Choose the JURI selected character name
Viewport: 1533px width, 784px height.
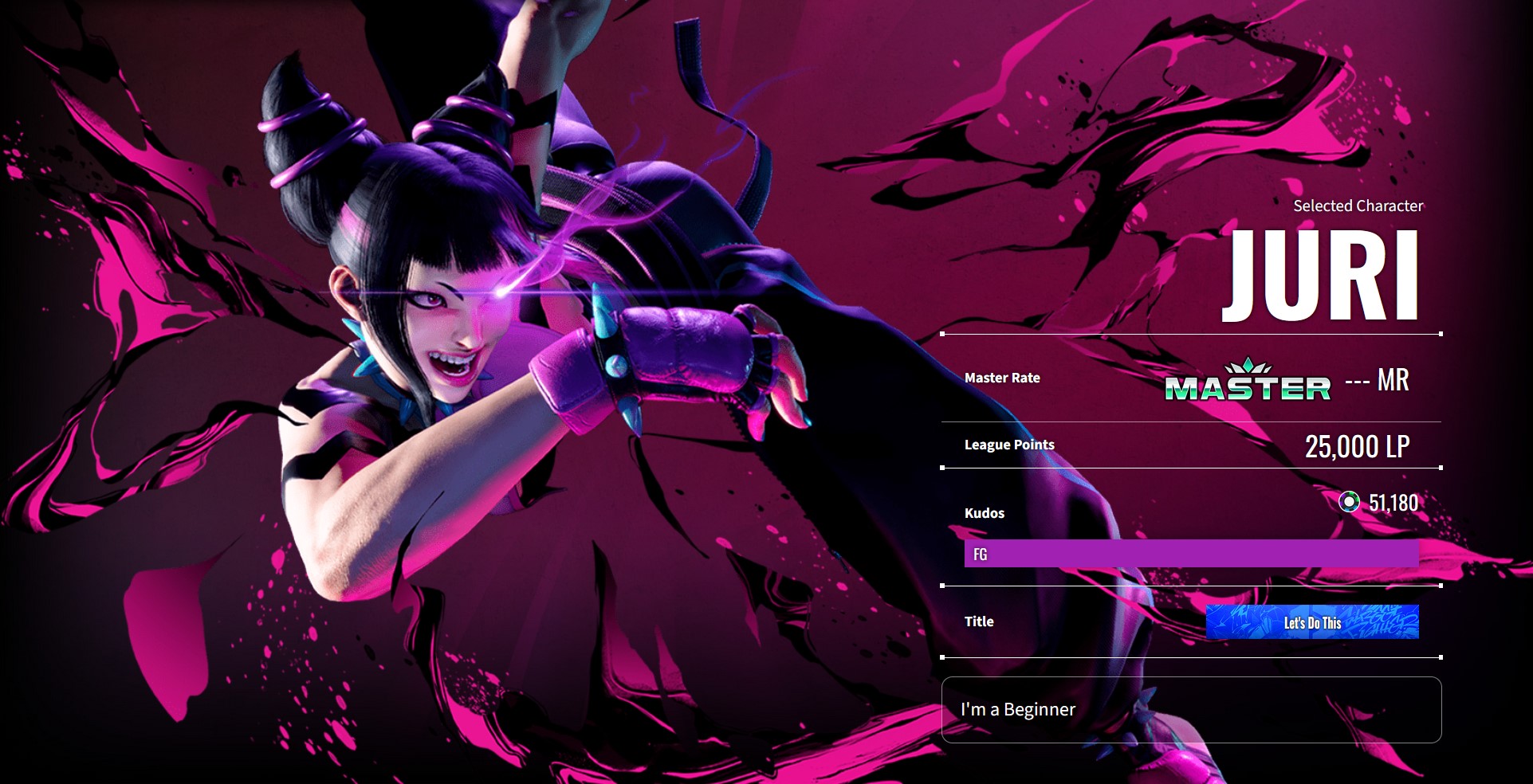(1321, 276)
